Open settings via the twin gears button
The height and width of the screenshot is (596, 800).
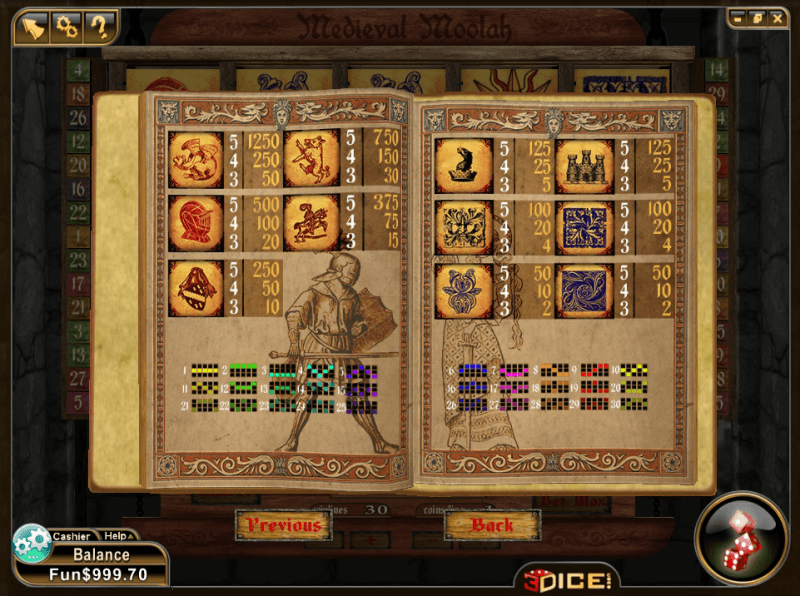coord(66,27)
